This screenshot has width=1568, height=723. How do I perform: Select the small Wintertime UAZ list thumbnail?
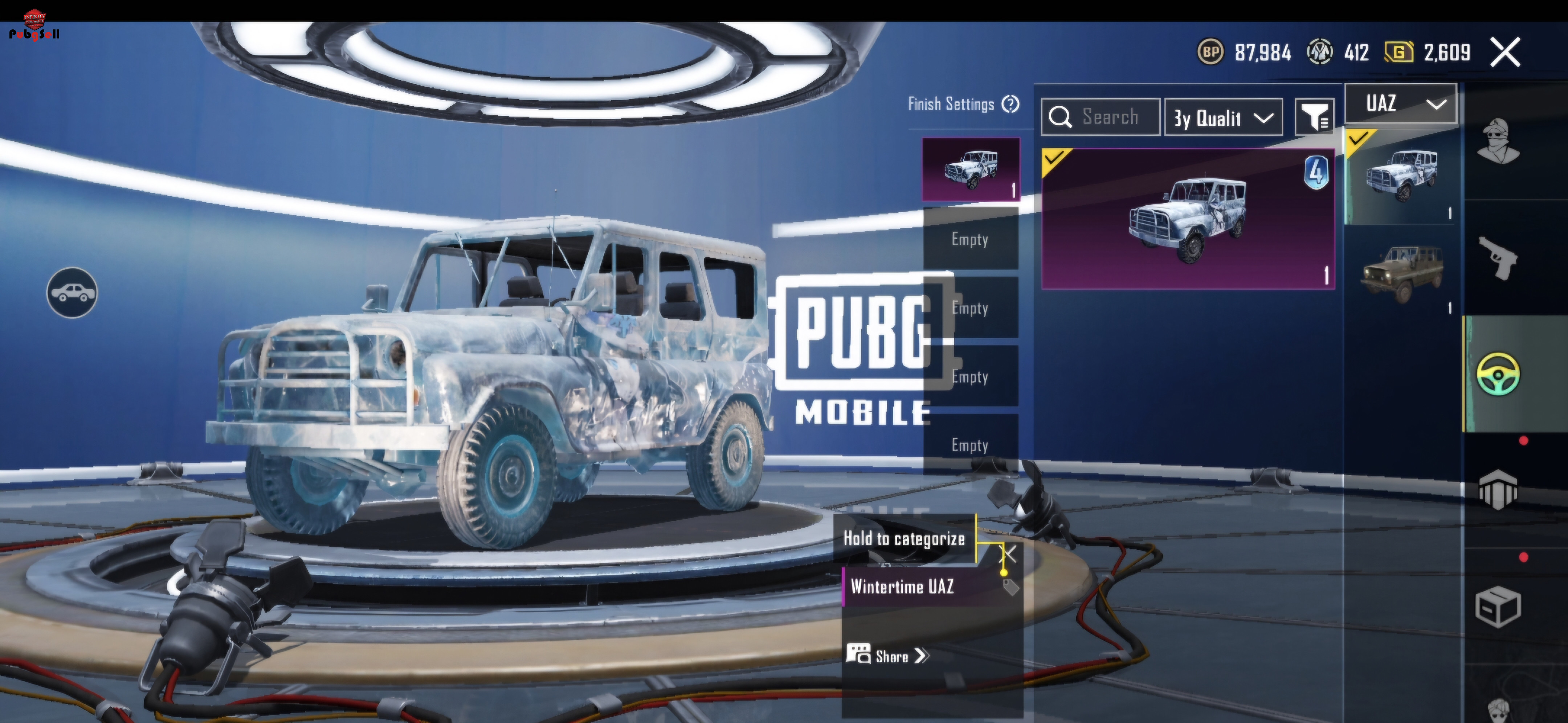(1401, 176)
